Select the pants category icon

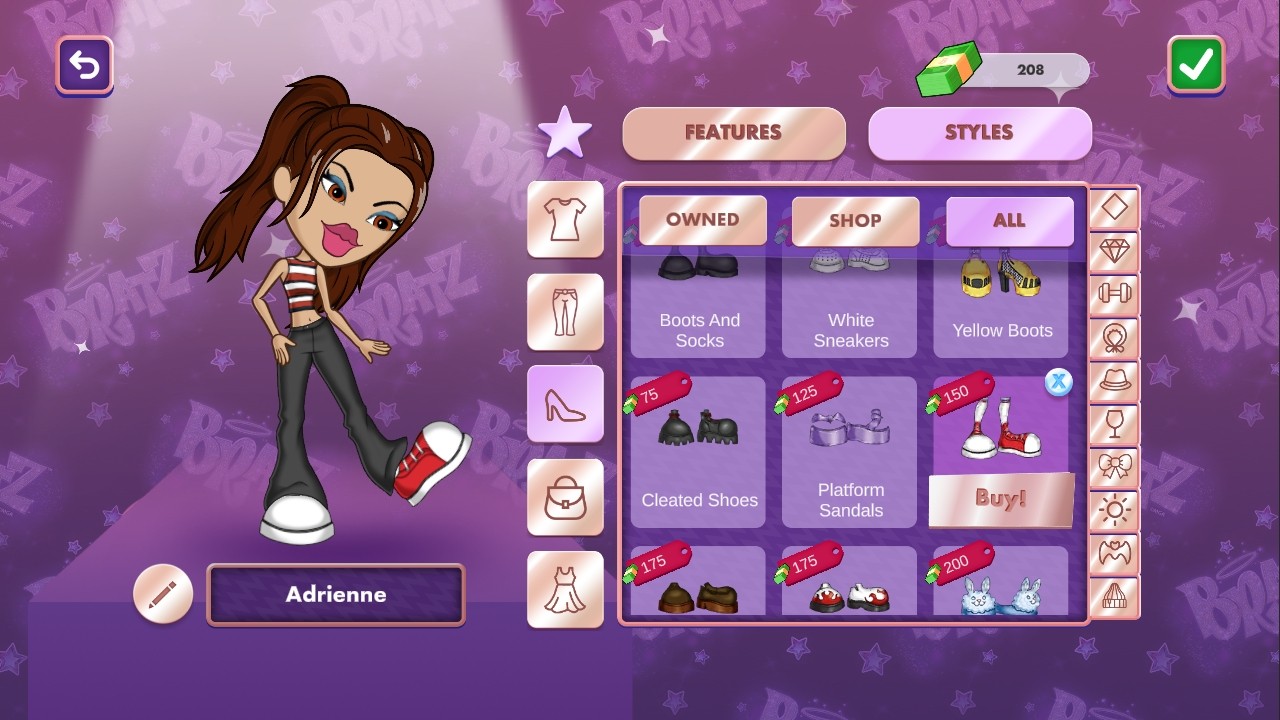565,311
